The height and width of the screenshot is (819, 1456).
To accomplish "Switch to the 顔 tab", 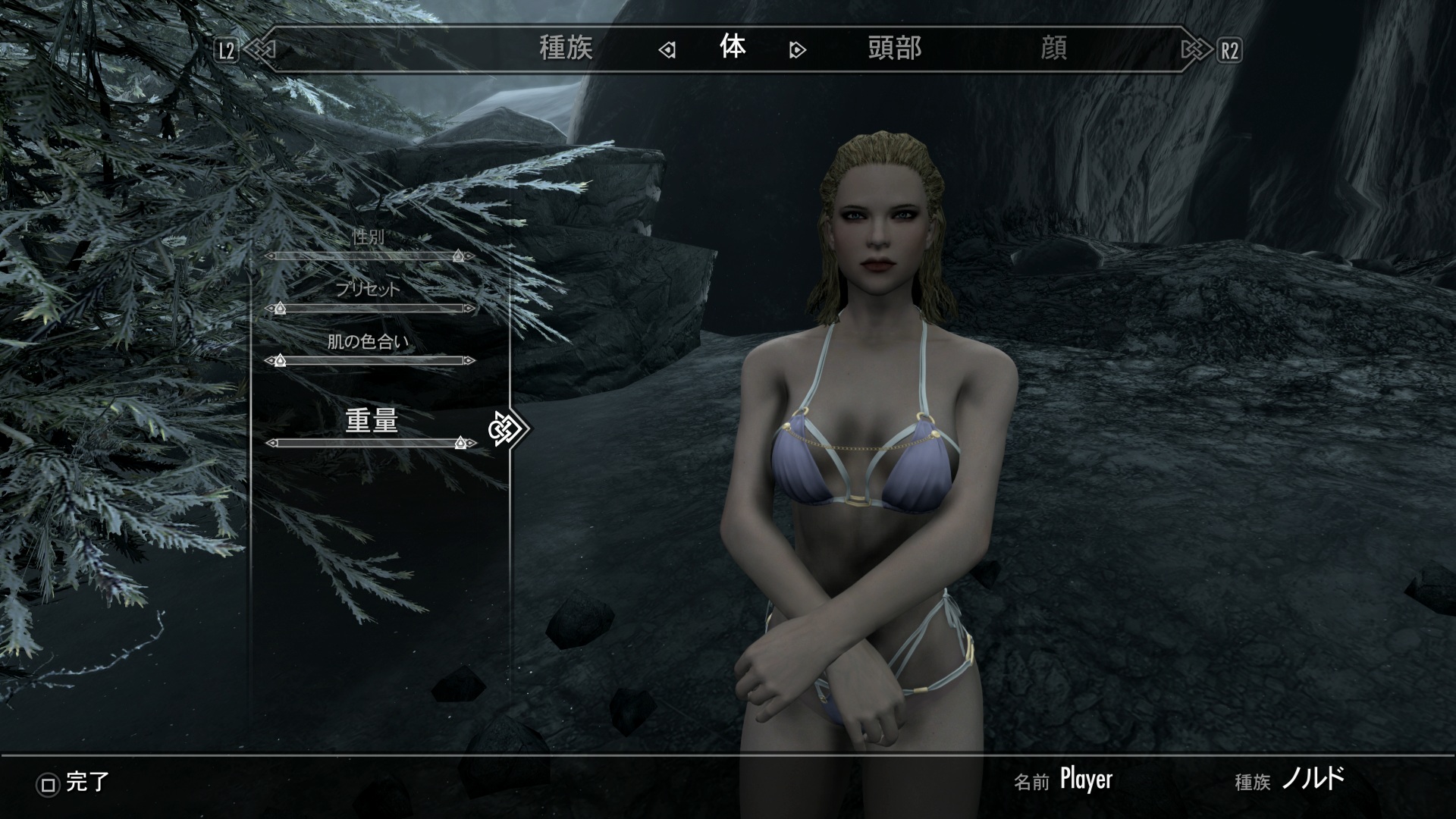I will coord(1053,49).
